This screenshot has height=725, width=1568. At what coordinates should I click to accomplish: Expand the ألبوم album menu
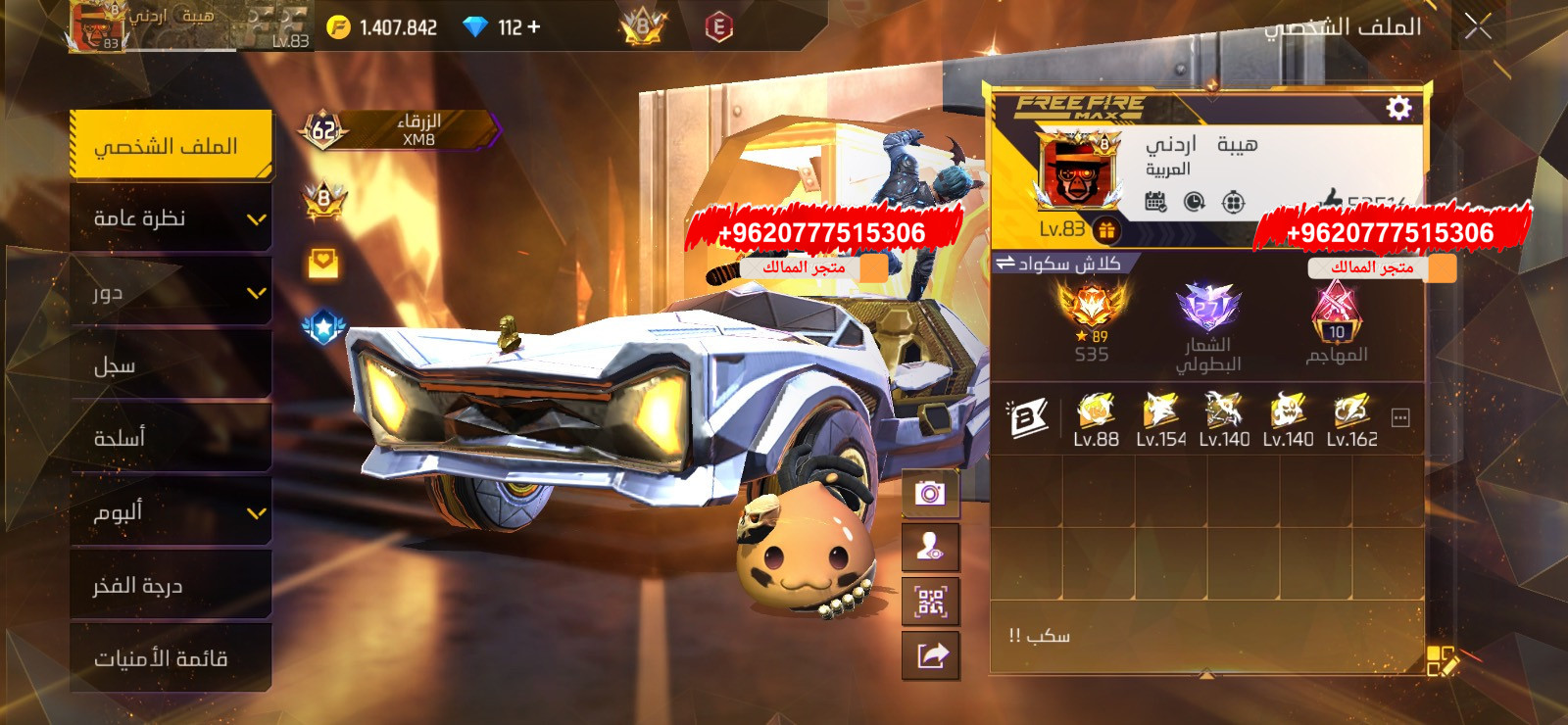[171, 511]
